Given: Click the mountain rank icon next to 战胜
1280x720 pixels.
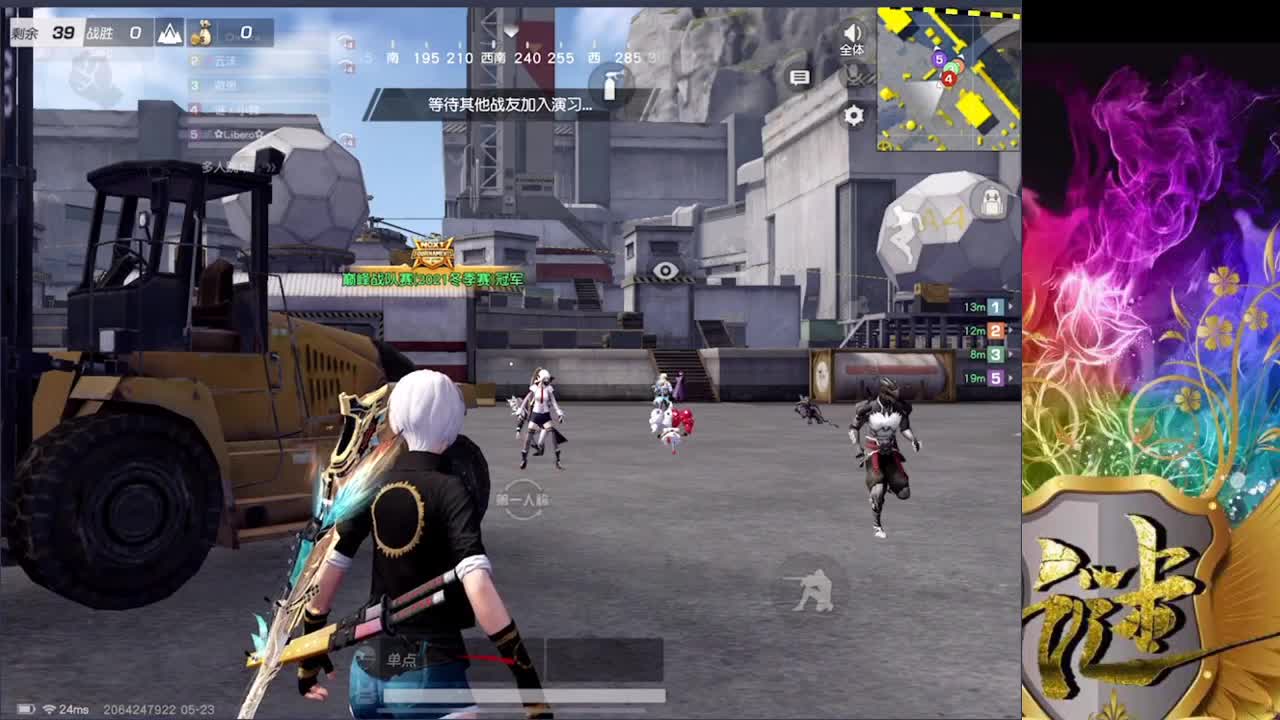Looking at the screenshot, I should coord(170,33).
